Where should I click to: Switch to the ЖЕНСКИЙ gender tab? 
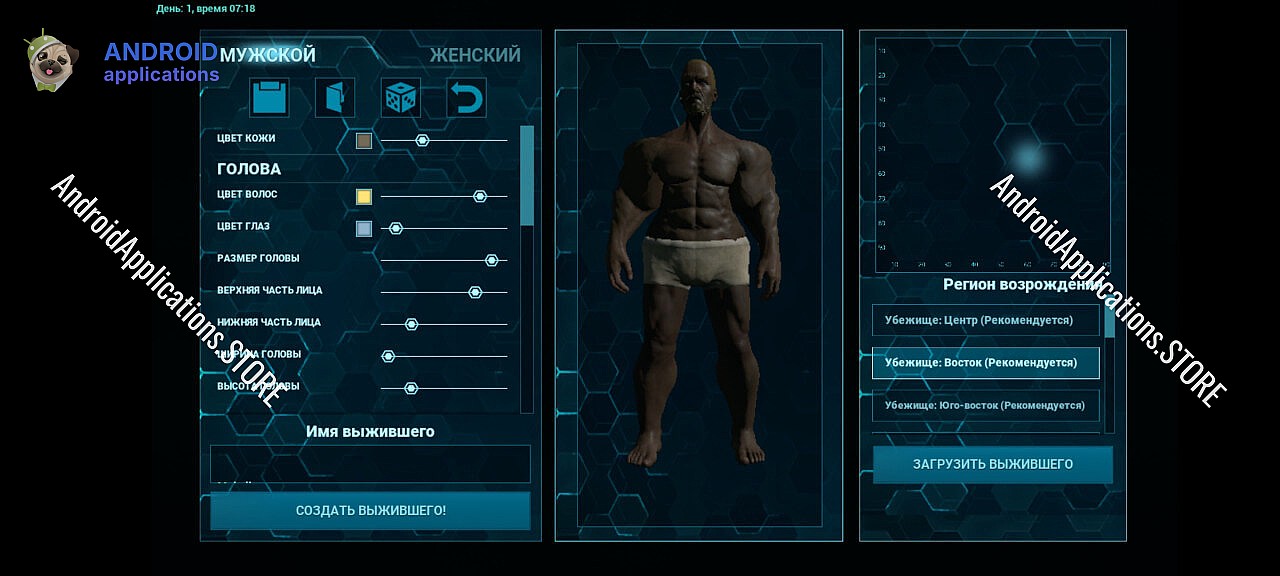point(475,55)
